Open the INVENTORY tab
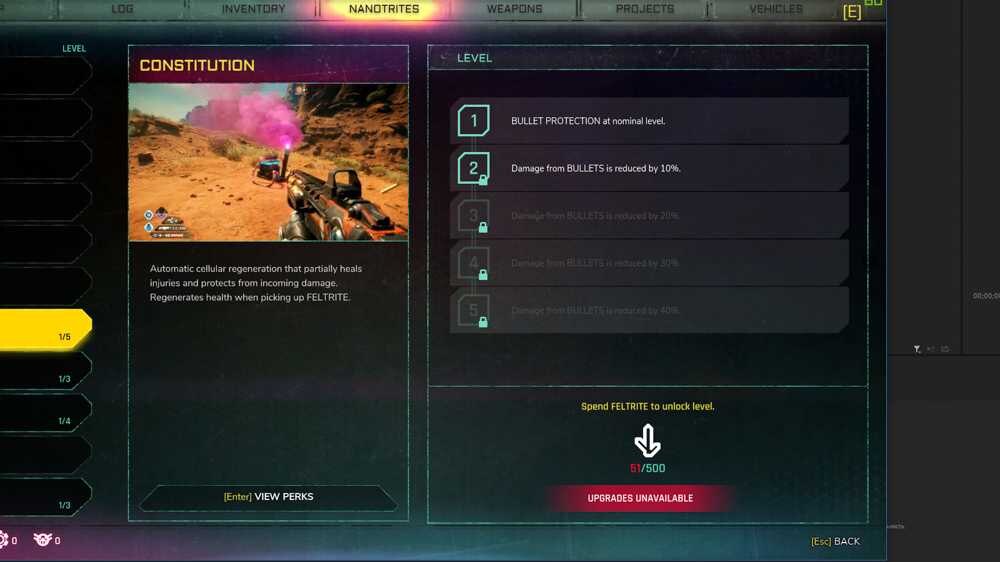 [253, 9]
